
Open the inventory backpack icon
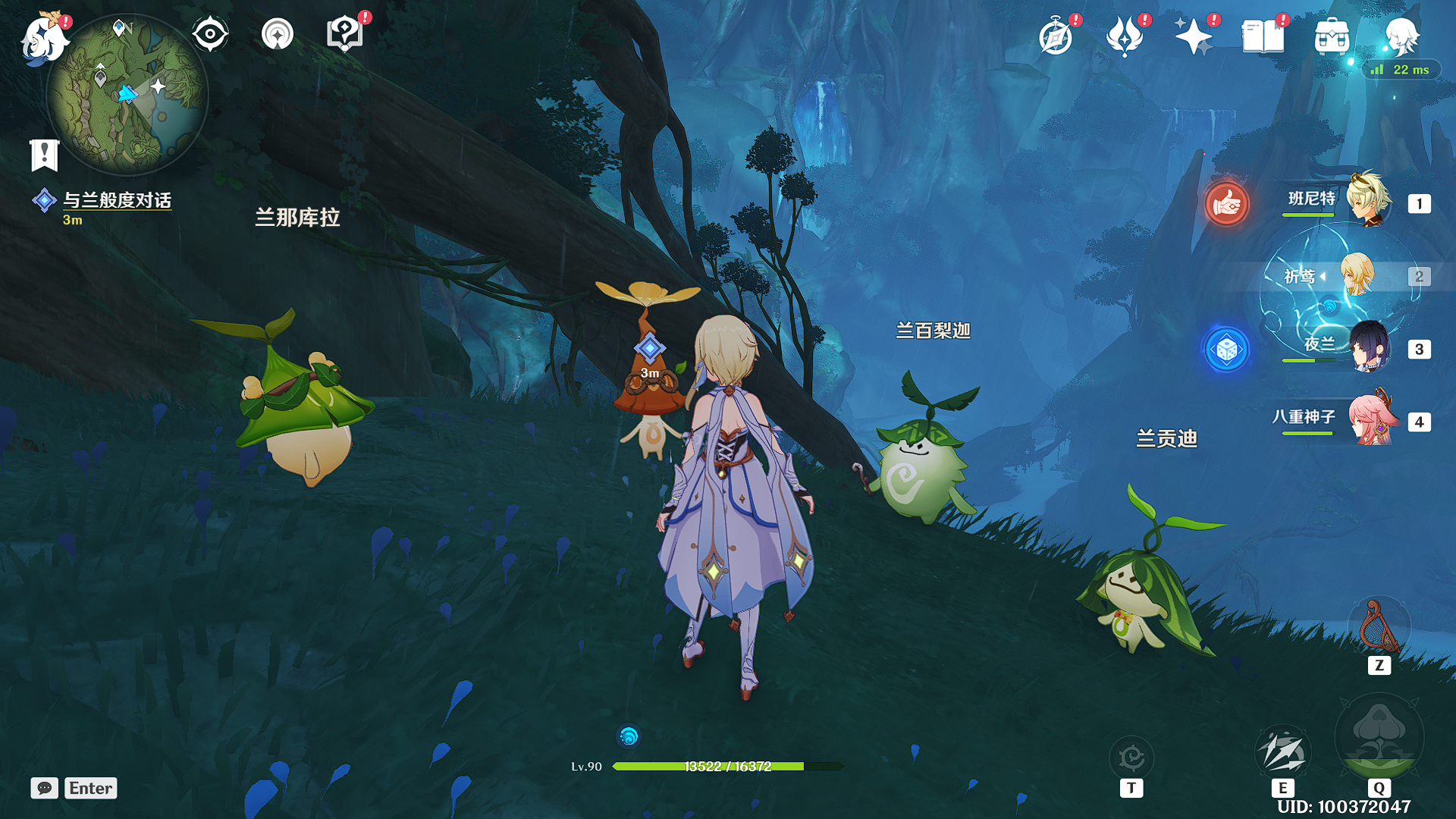(1332, 36)
